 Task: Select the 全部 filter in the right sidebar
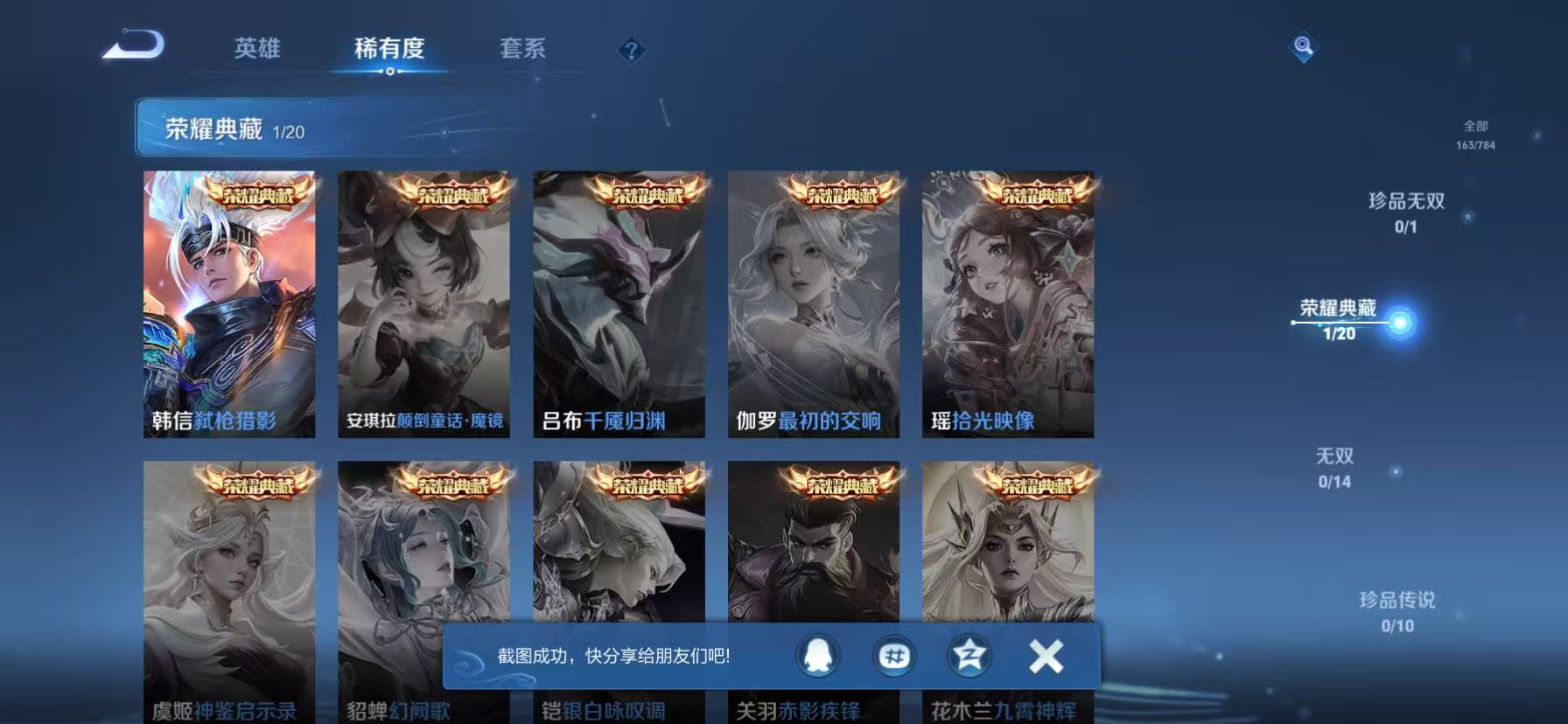coord(1474,127)
